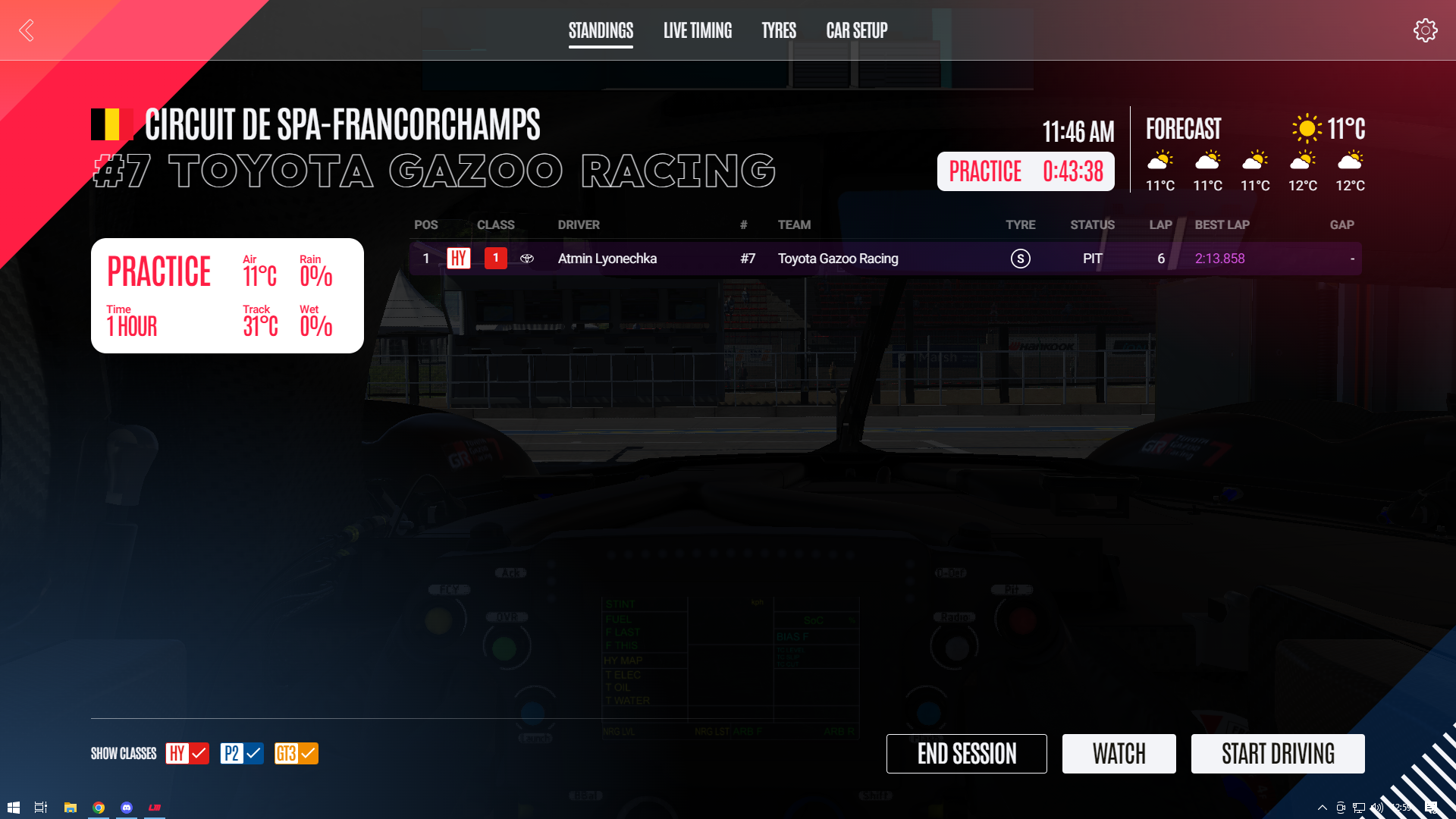This screenshot has height=819, width=1456.
Task: Click the End Session button
Action: click(x=966, y=754)
